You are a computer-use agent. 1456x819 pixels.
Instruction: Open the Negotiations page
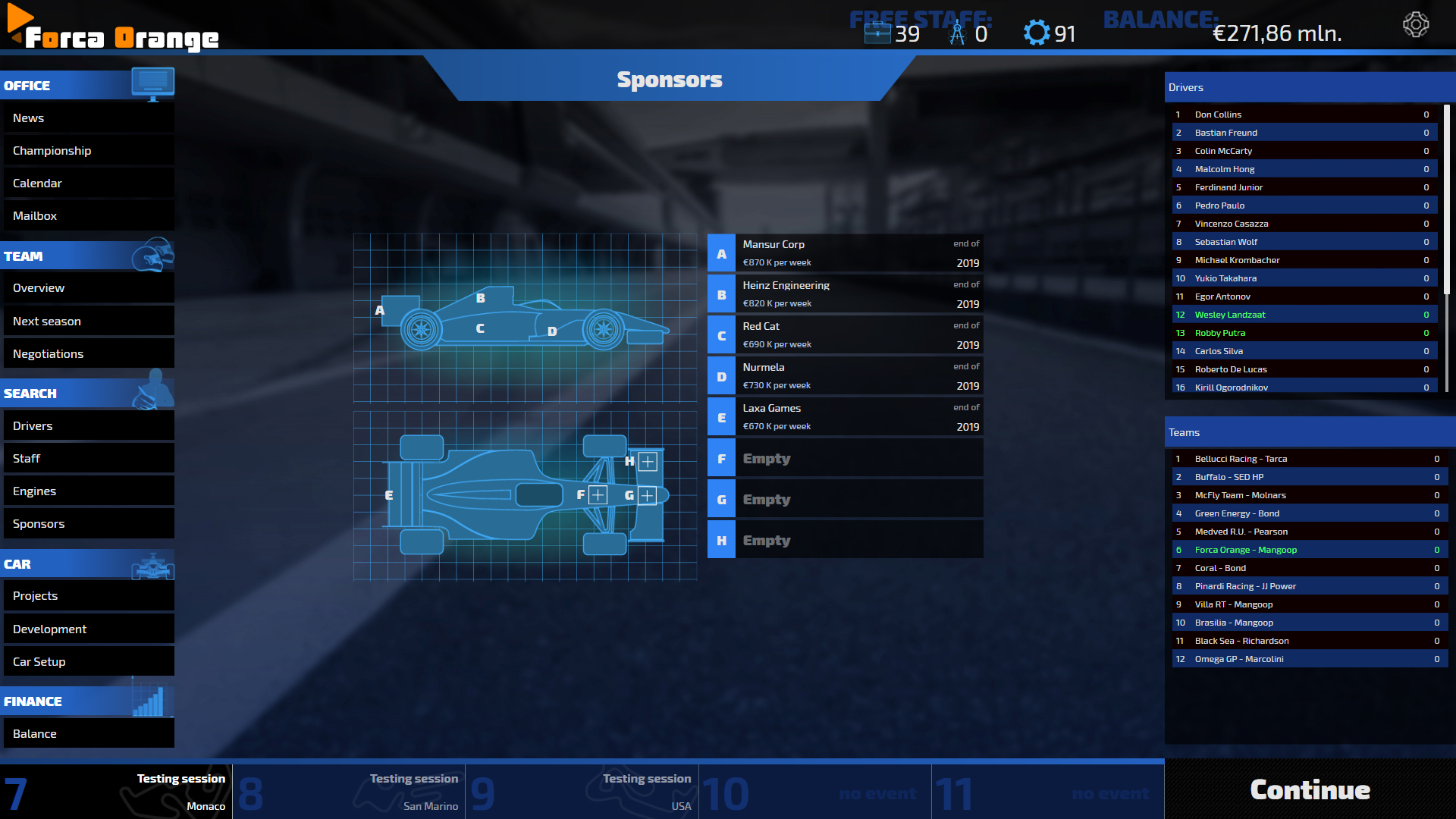[x=88, y=354]
